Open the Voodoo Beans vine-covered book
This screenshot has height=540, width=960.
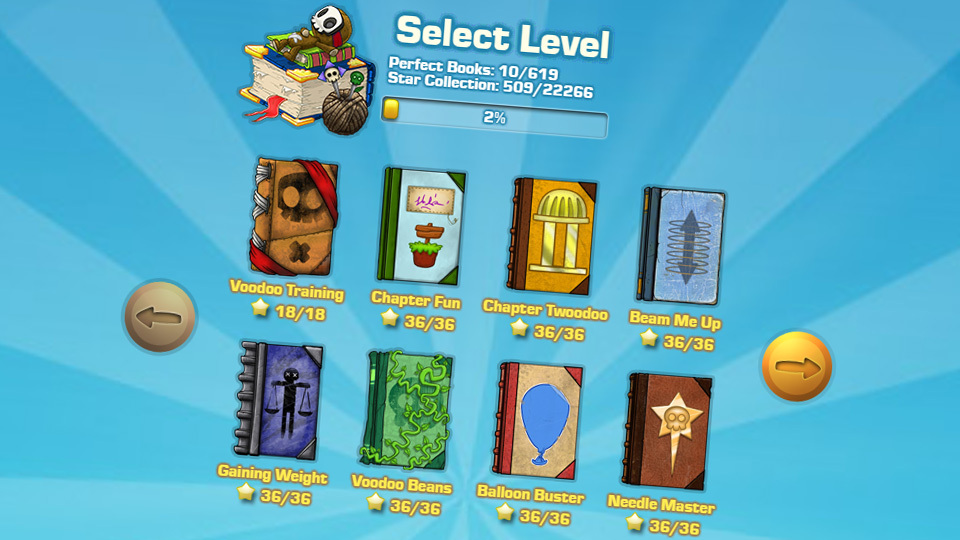click(x=407, y=411)
